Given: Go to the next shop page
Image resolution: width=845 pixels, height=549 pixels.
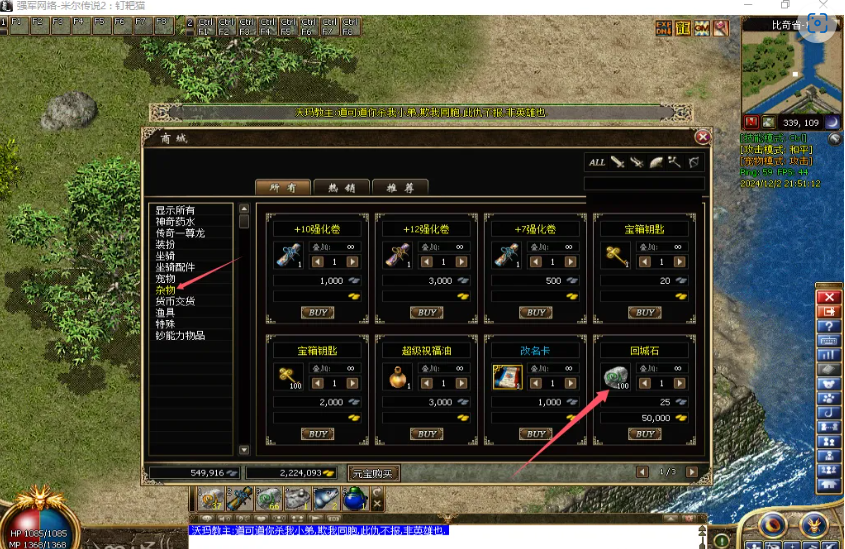Looking at the screenshot, I should pyautogui.click(x=694, y=472).
